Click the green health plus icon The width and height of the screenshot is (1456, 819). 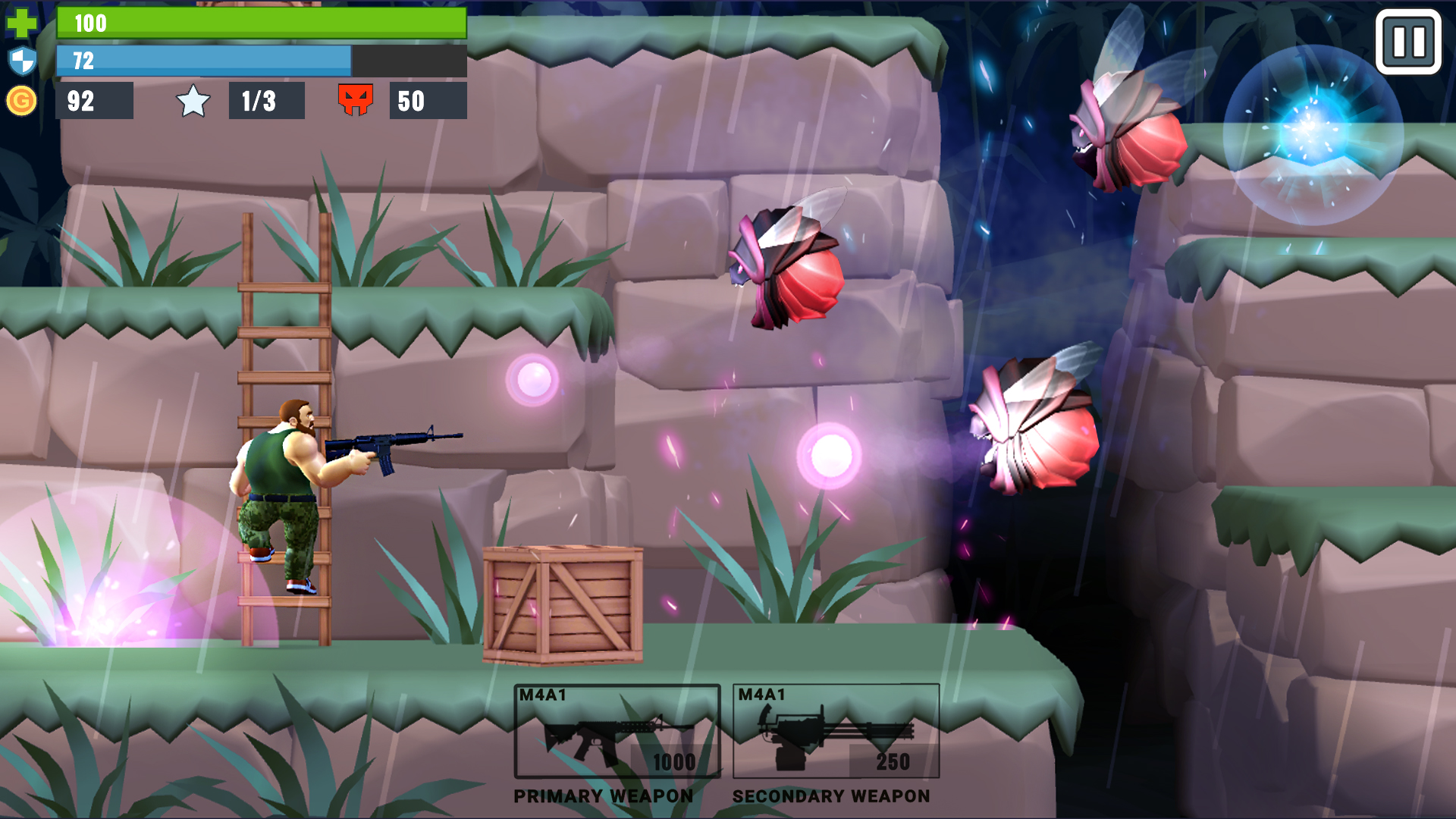23,23
